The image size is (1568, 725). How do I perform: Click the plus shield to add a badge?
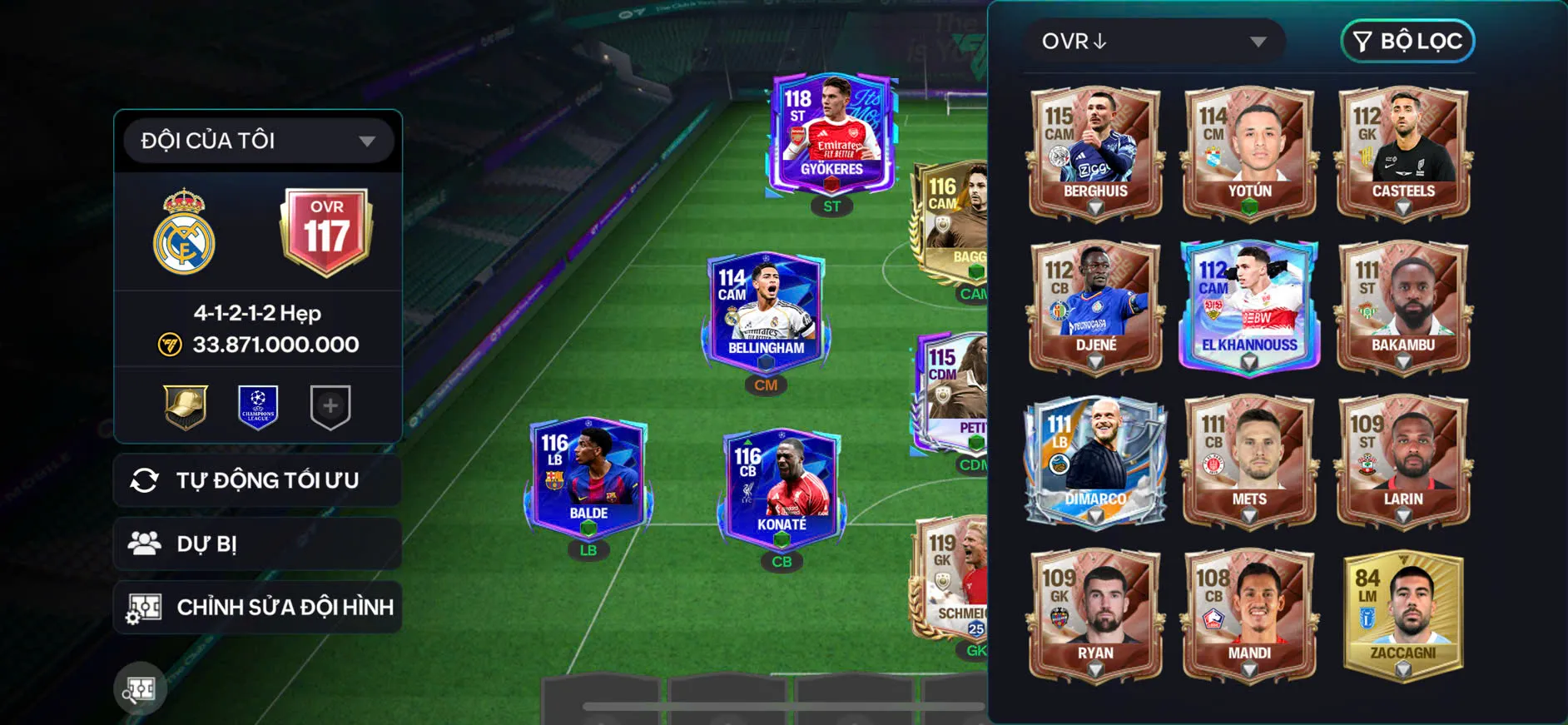coord(330,406)
